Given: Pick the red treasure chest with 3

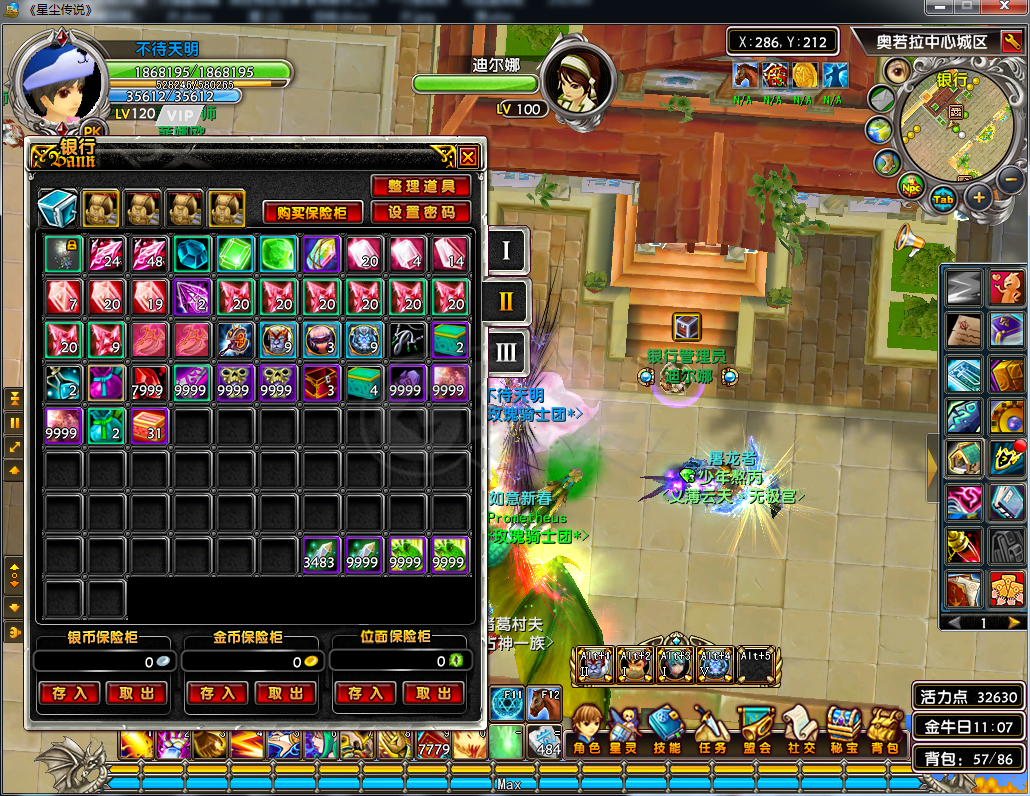Looking at the screenshot, I should click(321, 383).
